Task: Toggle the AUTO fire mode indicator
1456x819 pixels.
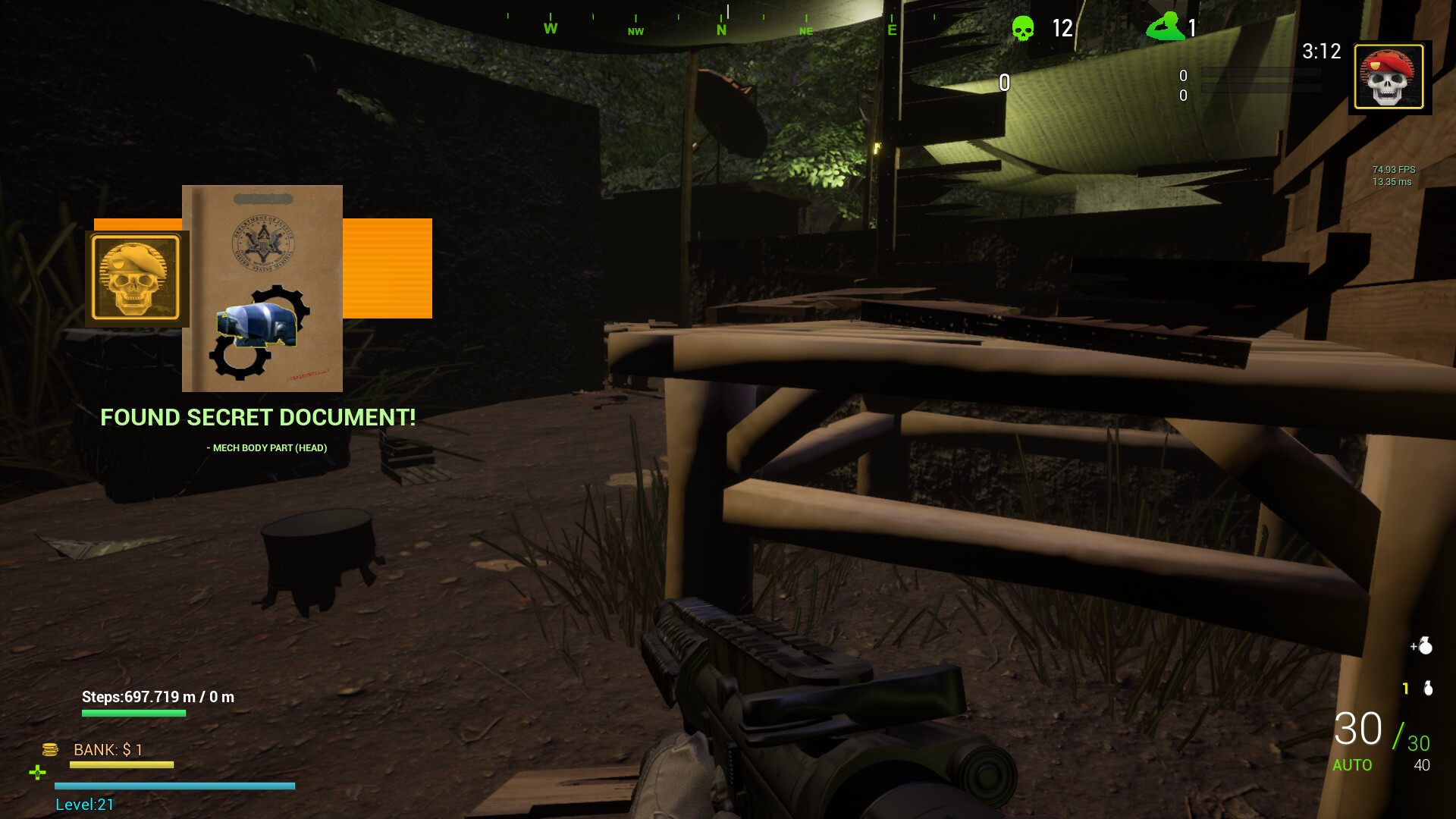Action: [1353, 766]
